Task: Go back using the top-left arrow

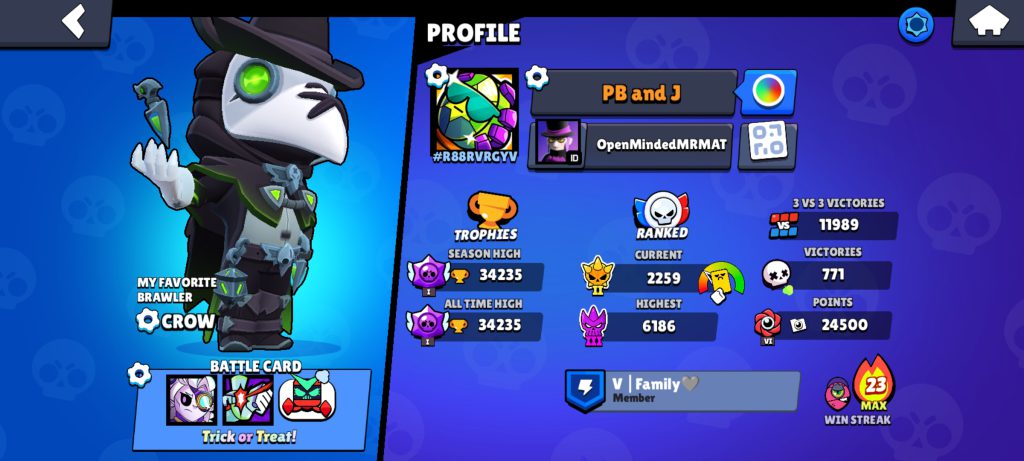Action: pos(72,21)
